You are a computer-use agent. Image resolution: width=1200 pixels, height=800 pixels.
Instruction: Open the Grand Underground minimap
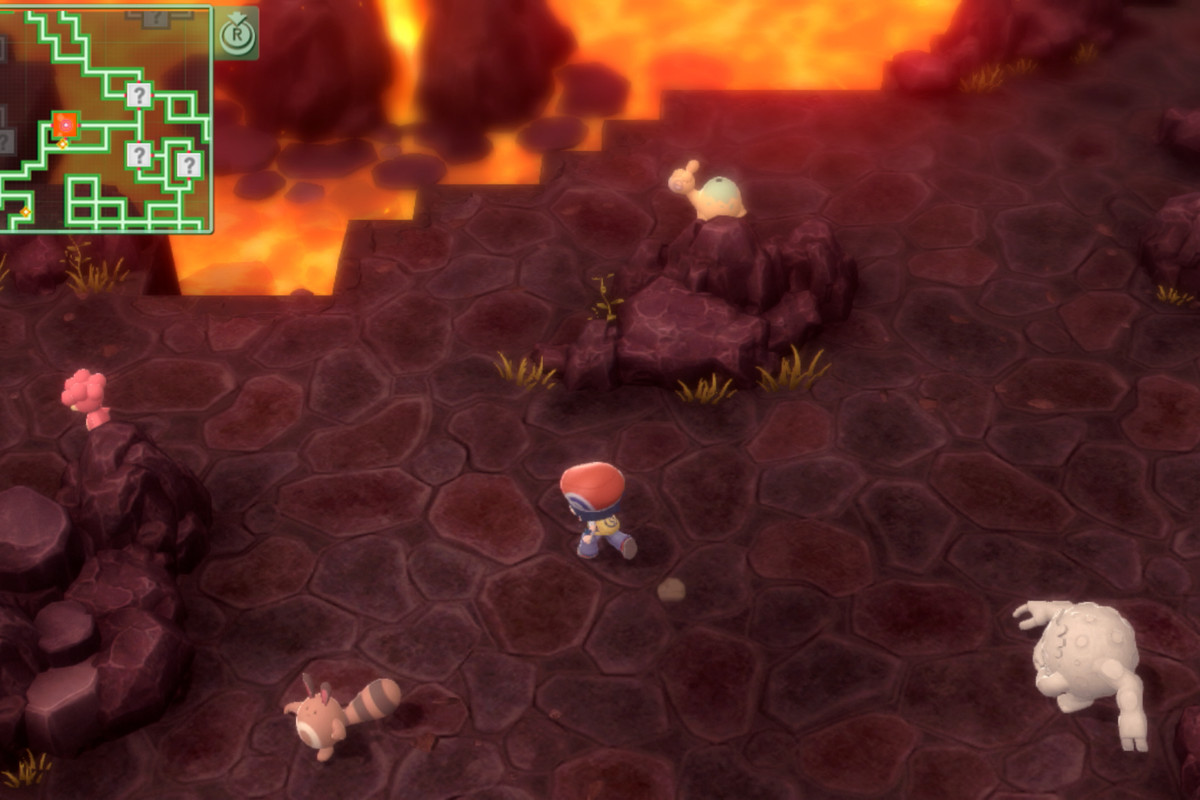(105, 119)
